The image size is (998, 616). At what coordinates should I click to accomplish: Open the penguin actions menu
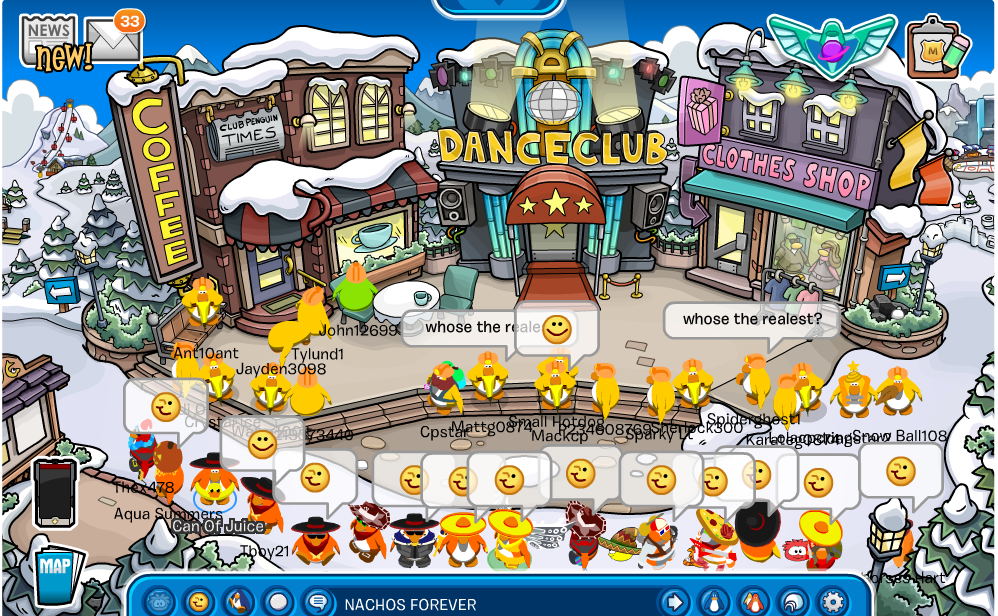(x=239, y=602)
